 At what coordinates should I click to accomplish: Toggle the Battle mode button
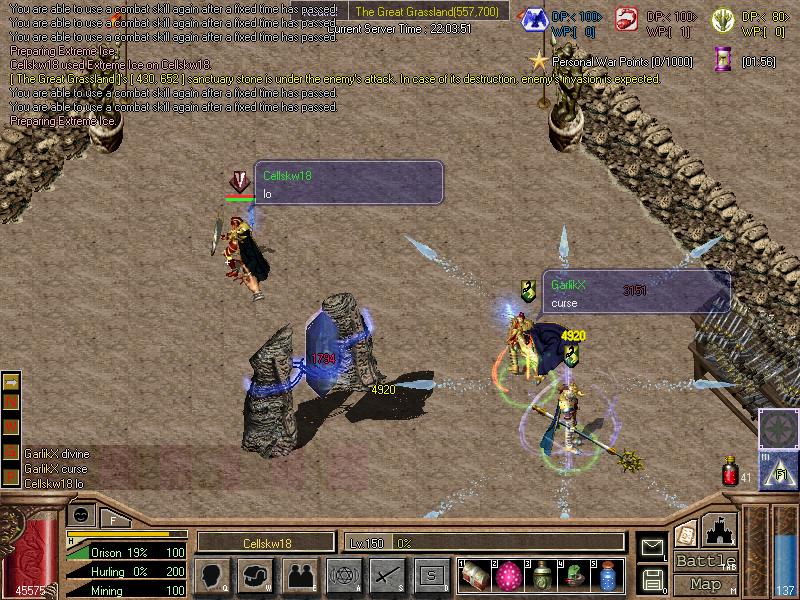pyautogui.click(x=706, y=561)
